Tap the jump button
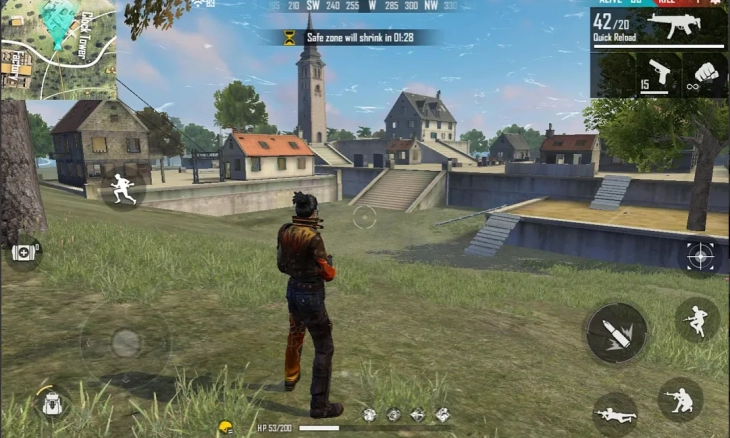The width and height of the screenshot is (730, 438). point(696,319)
